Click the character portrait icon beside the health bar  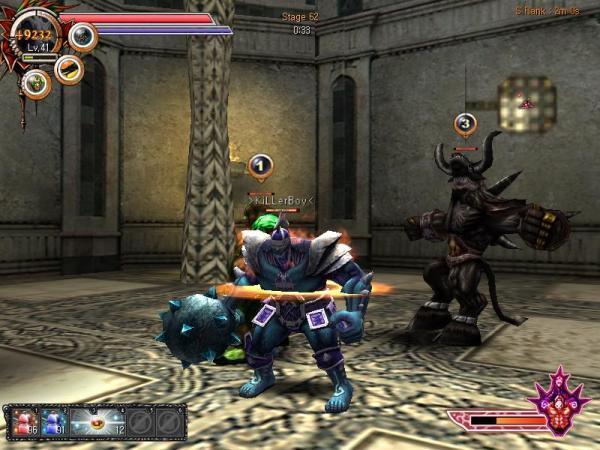[x=82, y=37]
